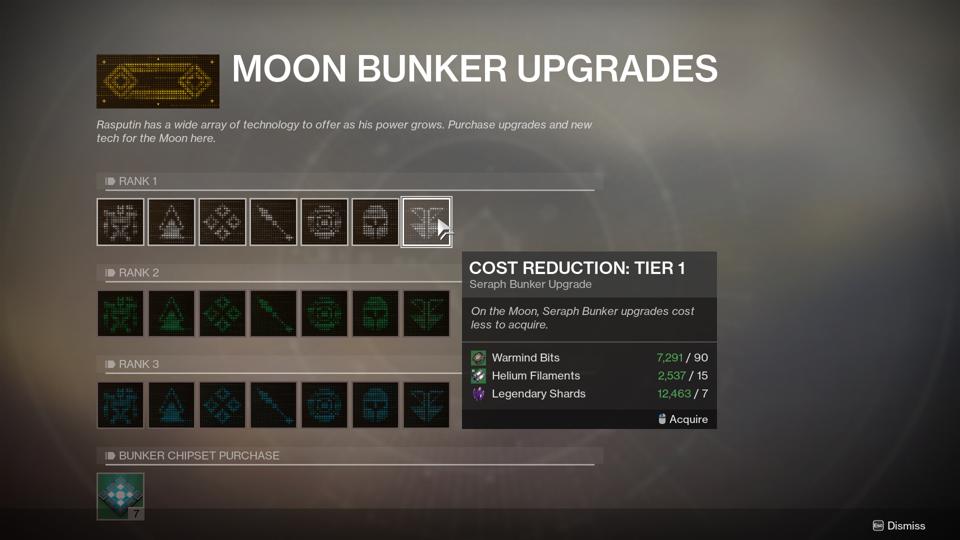Dismiss the Moon Bunker Upgrades screen
This screenshot has height=540, width=960.
click(x=899, y=526)
